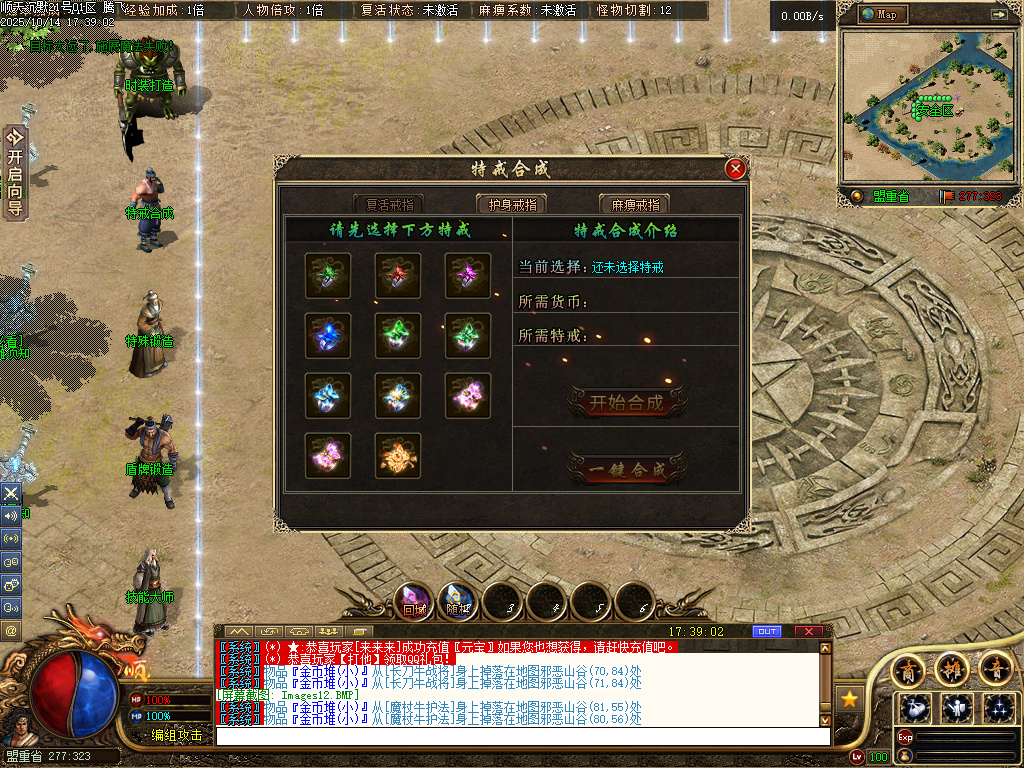
Task: Select the golden flower ring slot
Action: pyautogui.click(x=398, y=456)
